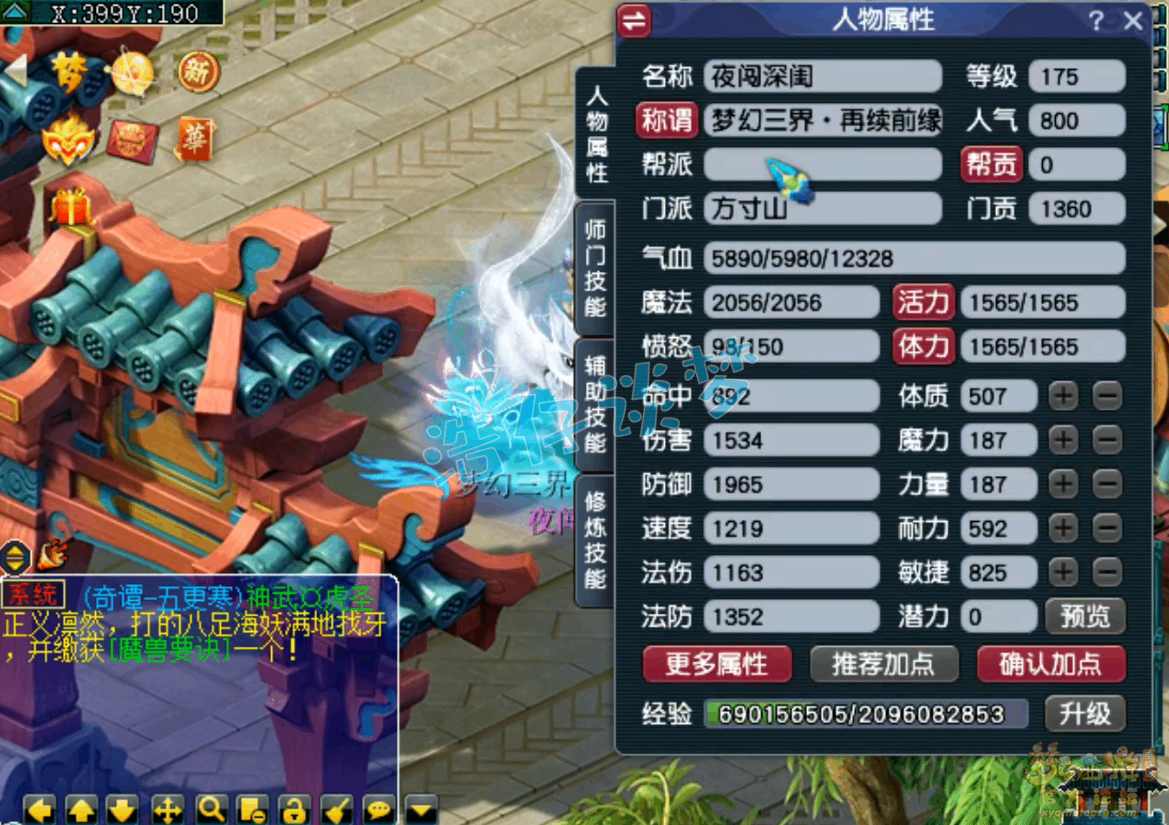Select the 修炼技能 tab
1169x825 pixels.
[x=595, y=540]
